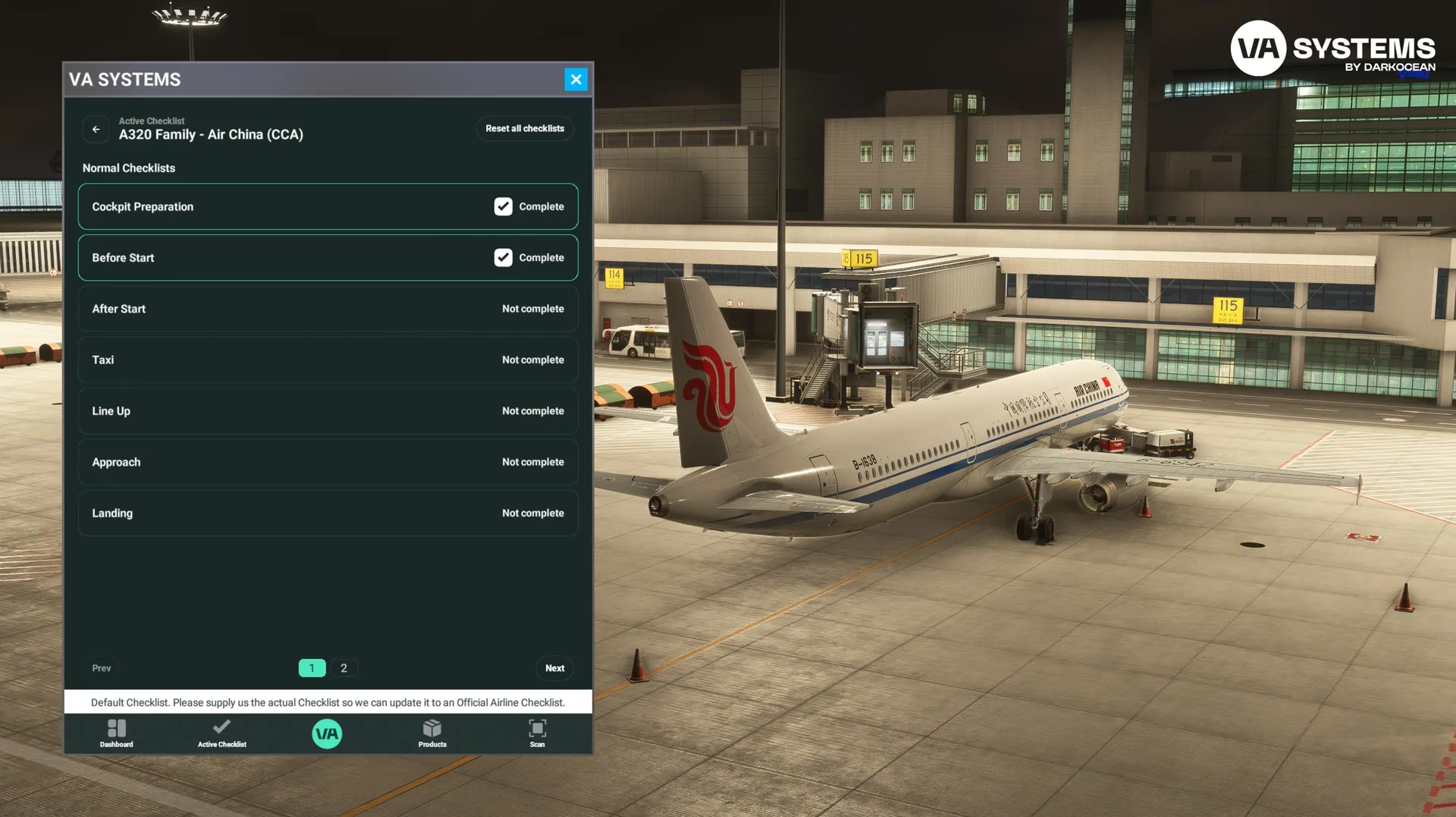
Task: Open the Before Start checklist
Action: coord(288,258)
